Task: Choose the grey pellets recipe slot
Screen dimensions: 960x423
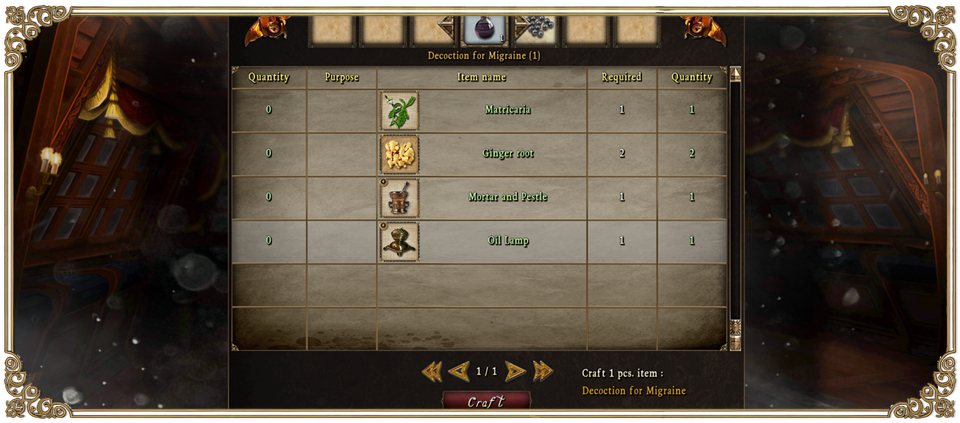Action: click(535, 29)
